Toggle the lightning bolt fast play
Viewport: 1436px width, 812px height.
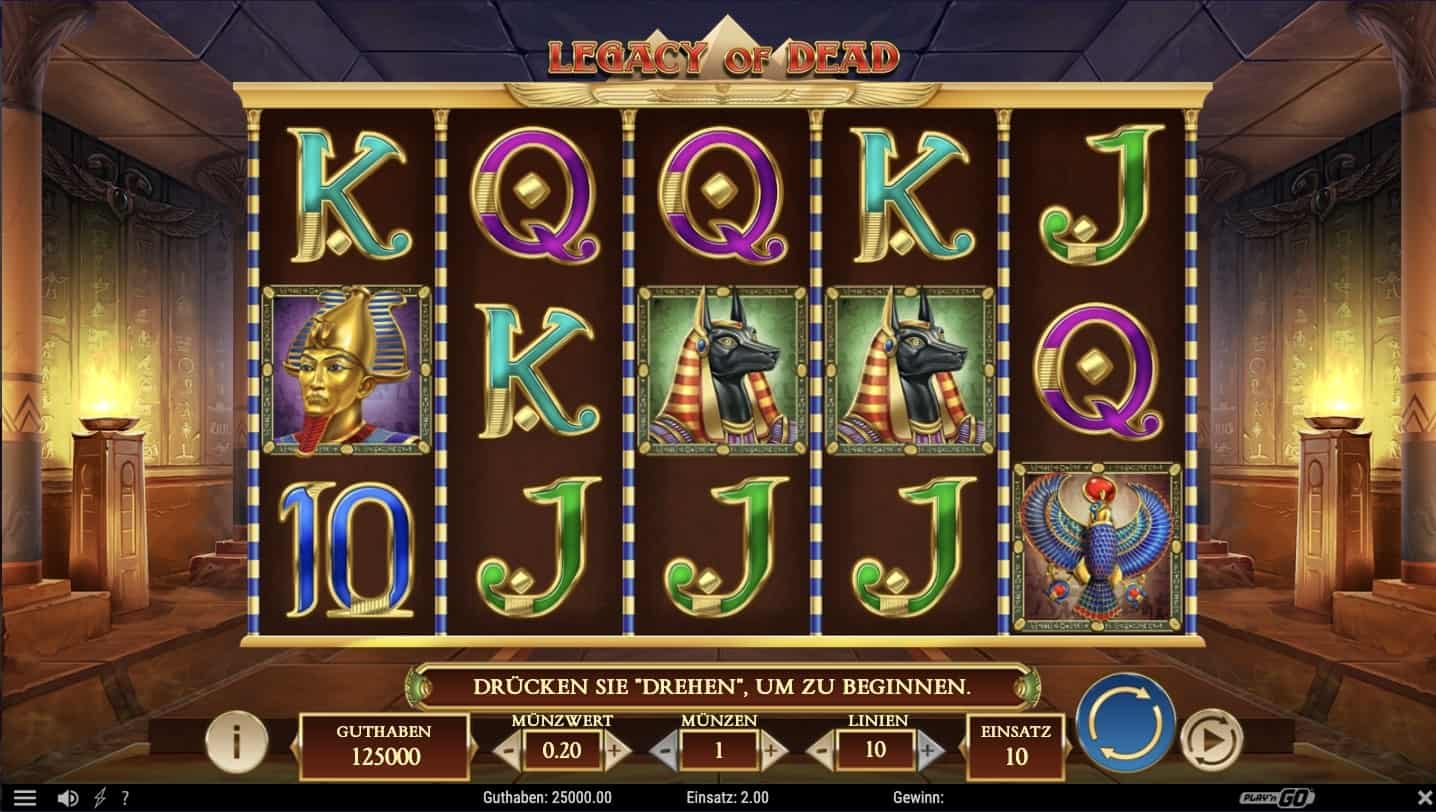pos(100,798)
